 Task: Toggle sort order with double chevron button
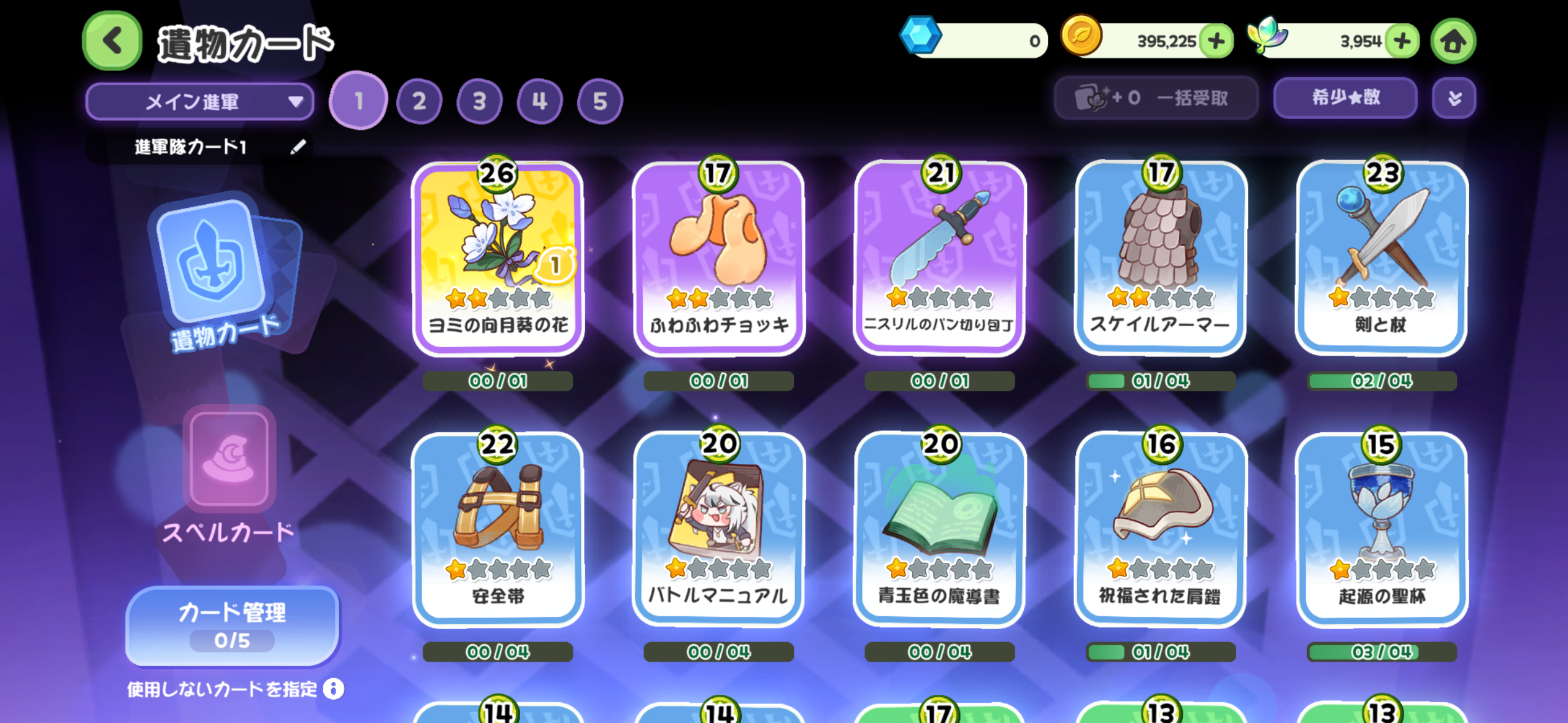(1454, 98)
